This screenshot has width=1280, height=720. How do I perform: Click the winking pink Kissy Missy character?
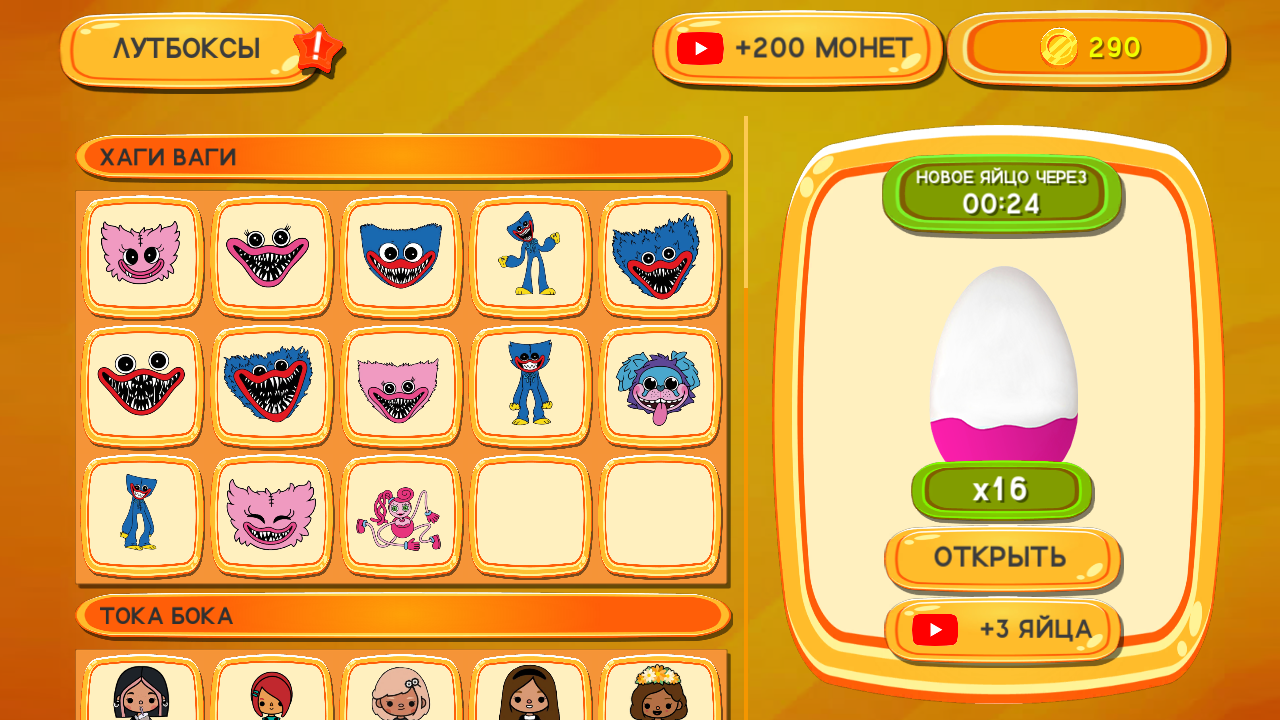pos(271,517)
